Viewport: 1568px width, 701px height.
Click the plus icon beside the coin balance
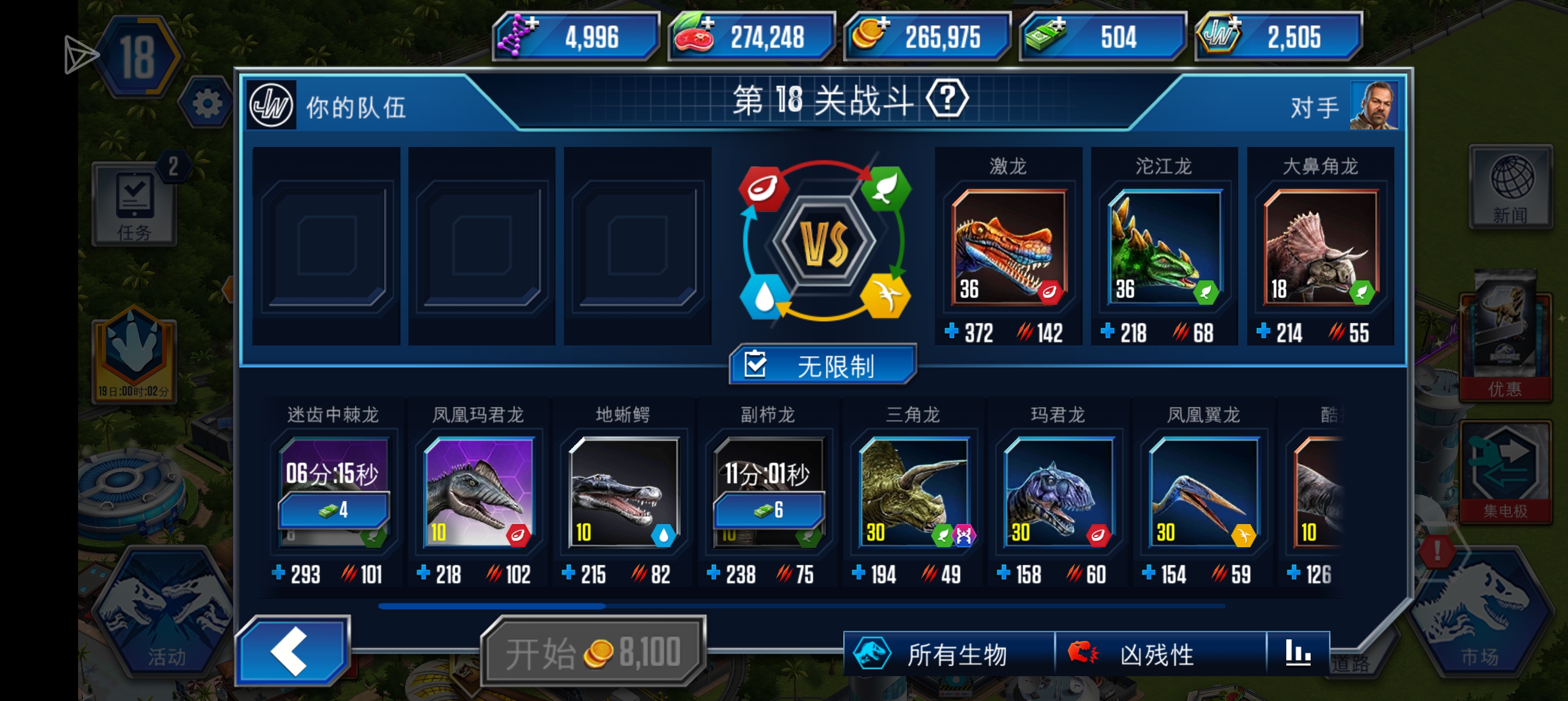(884, 25)
